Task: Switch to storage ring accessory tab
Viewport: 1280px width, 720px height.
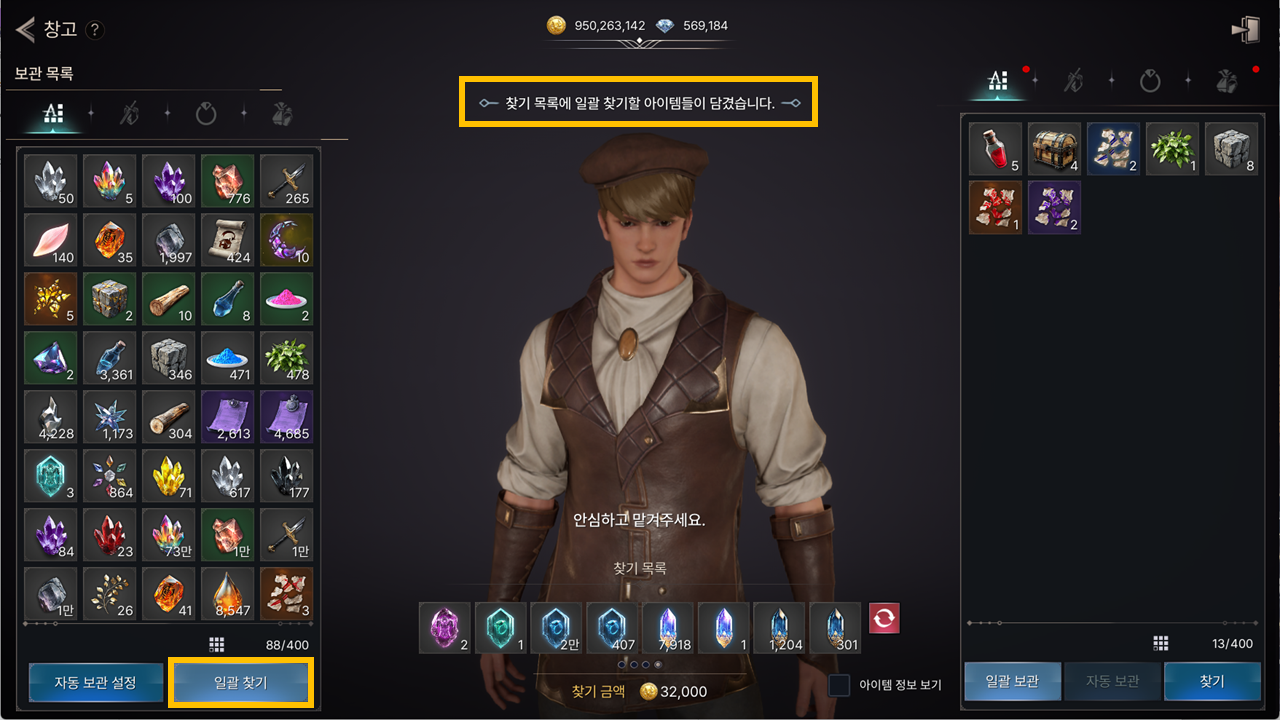Action: click(x=206, y=114)
